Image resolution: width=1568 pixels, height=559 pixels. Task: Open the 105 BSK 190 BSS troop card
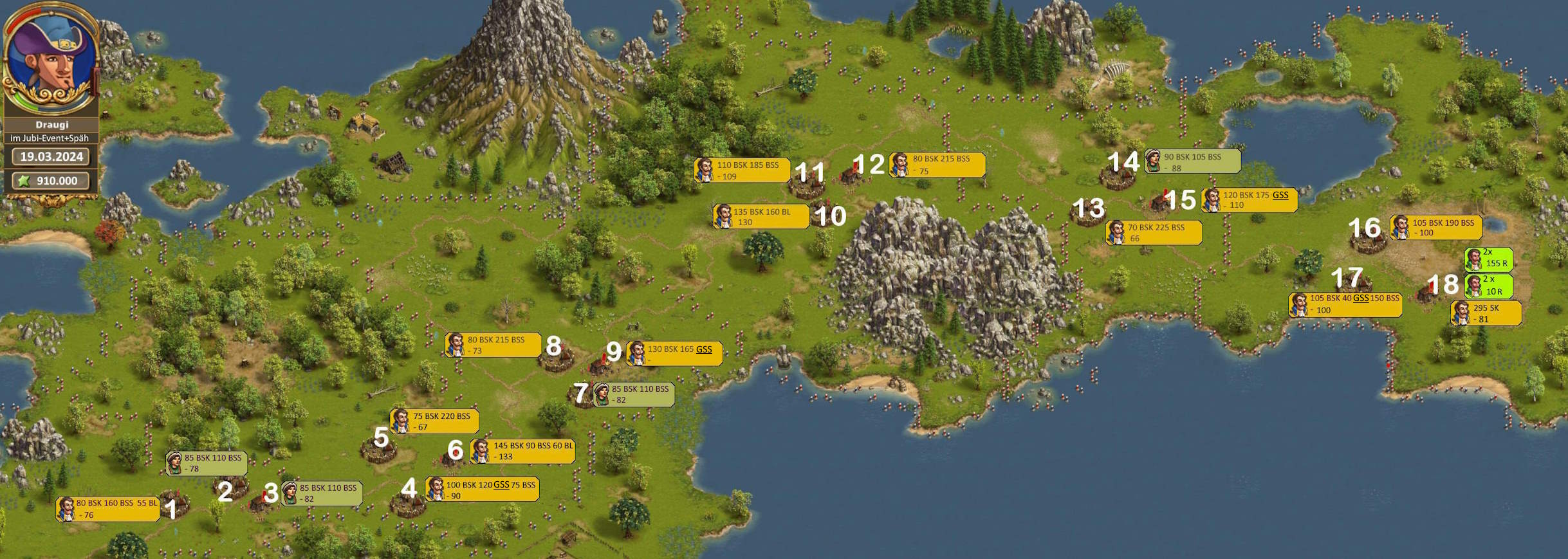1436,228
